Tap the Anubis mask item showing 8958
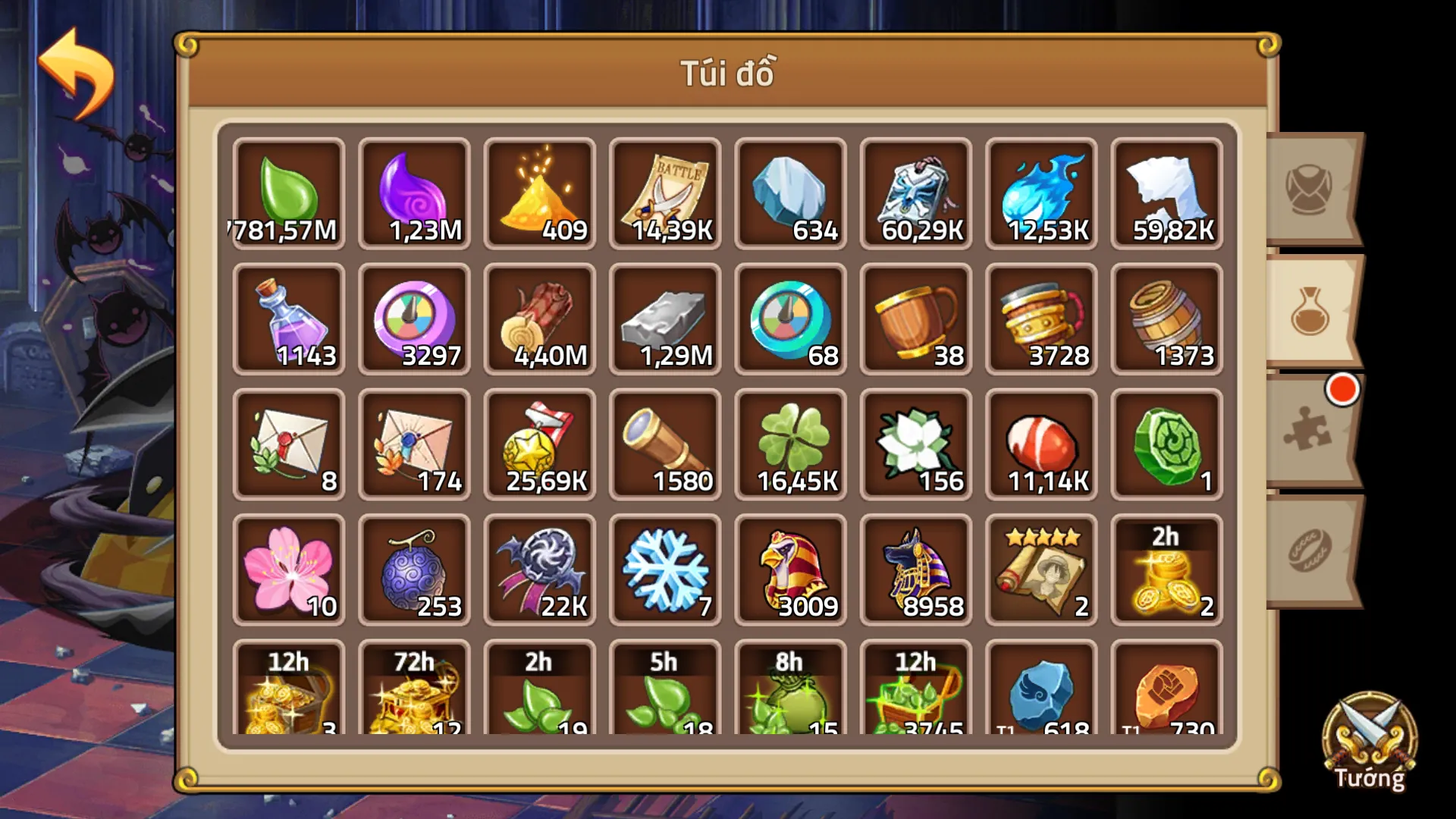Viewport: 1456px width, 819px height. coord(916,569)
